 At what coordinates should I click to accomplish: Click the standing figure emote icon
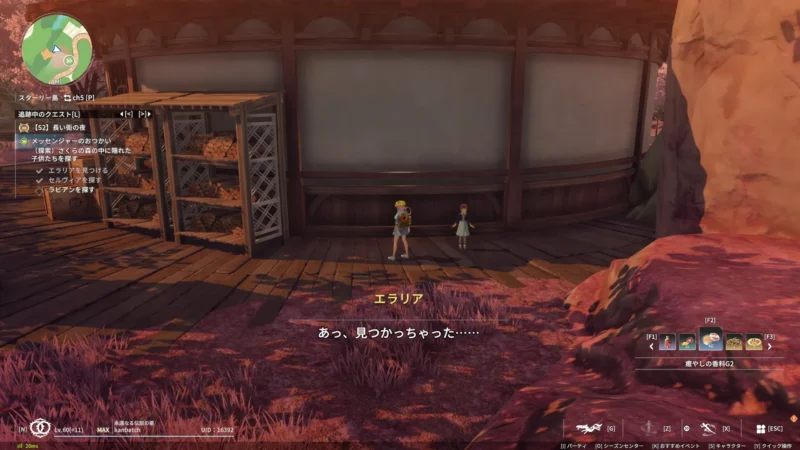tap(649, 427)
